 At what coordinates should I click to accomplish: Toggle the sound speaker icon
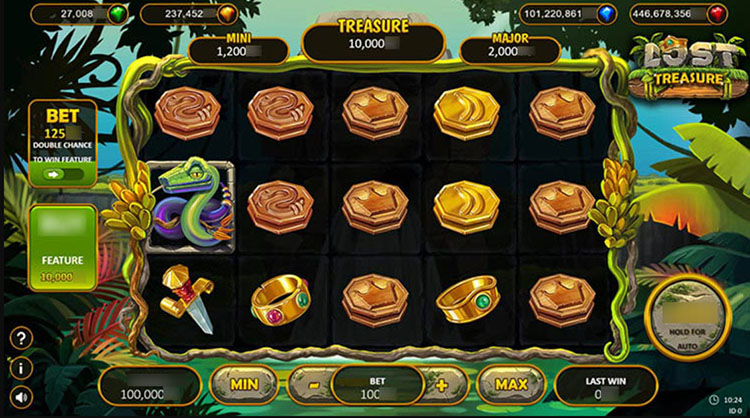pyautogui.click(x=21, y=397)
